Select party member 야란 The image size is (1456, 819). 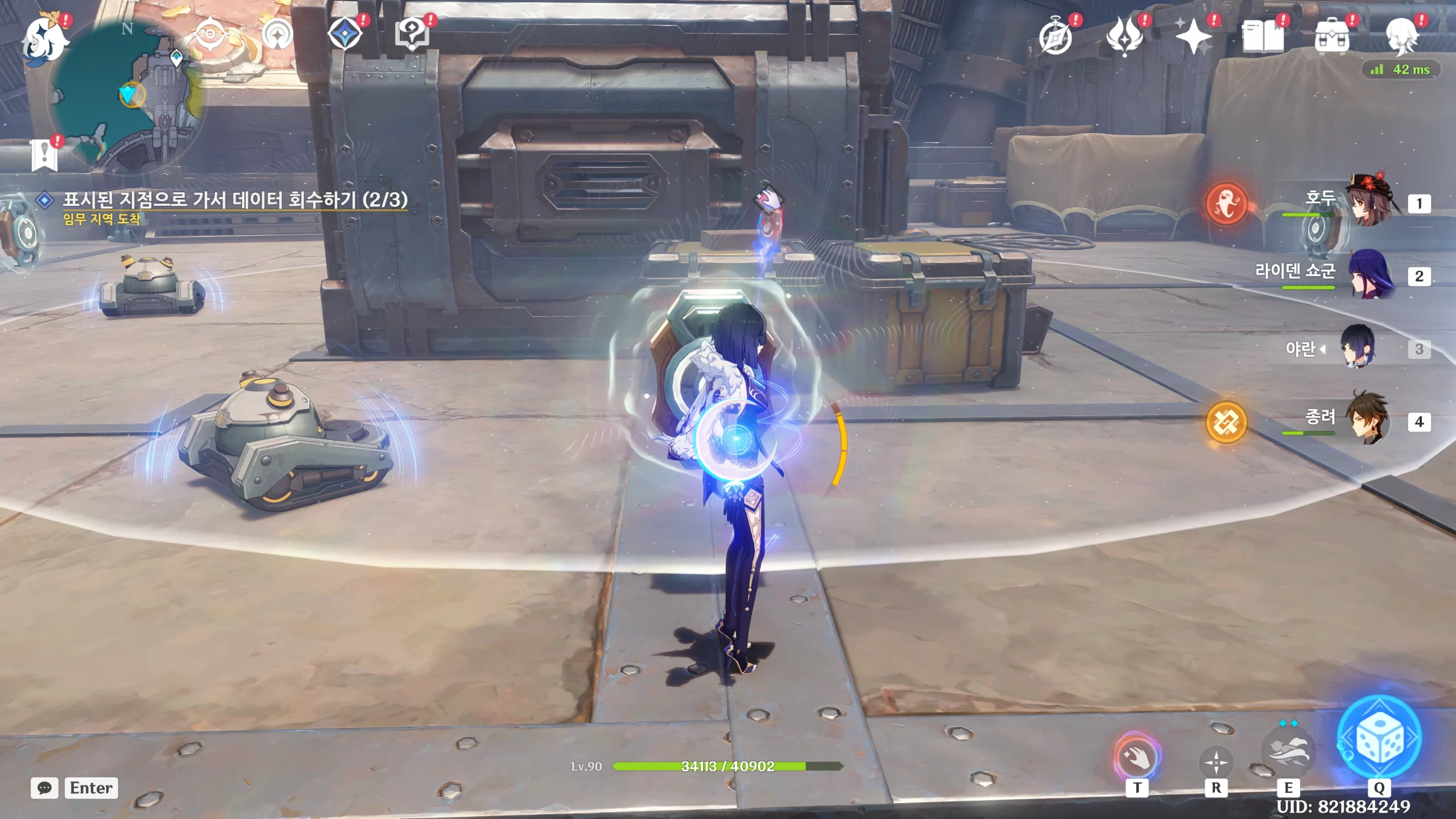click(x=1358, y=348)
